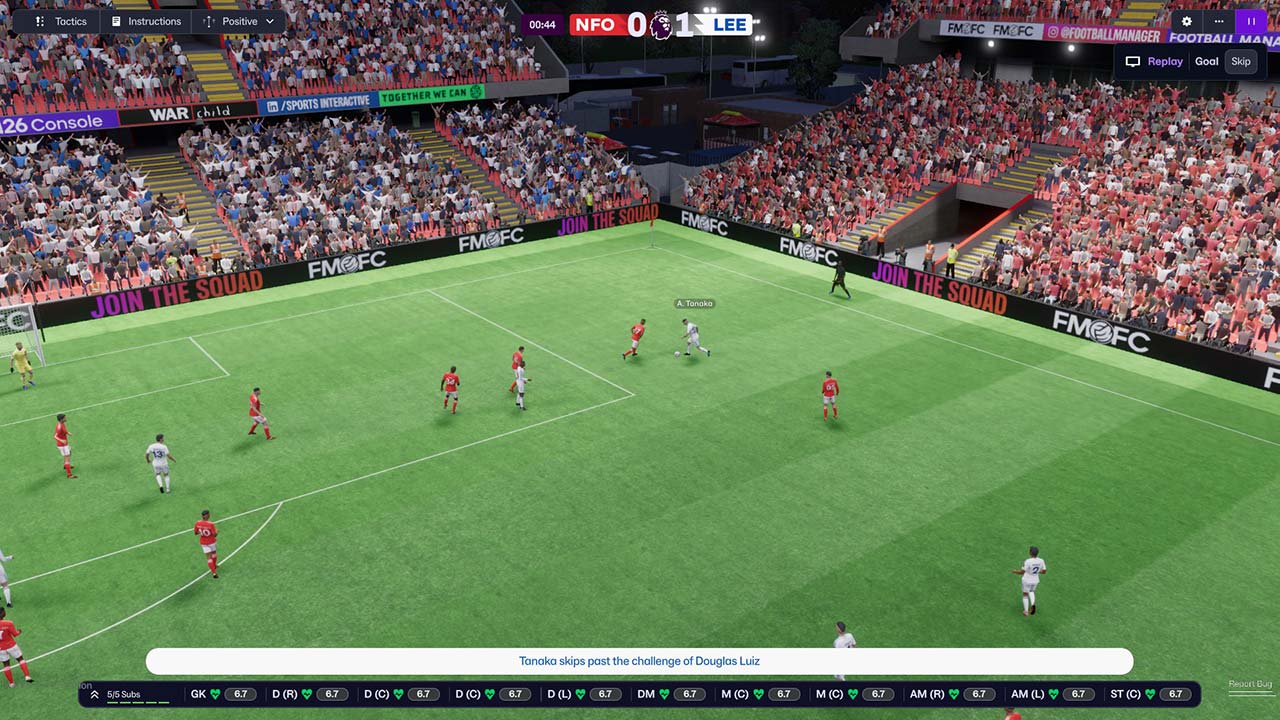Open the Tactics panel
Screen dimensions: 1280x720
(x=61, y=21)
